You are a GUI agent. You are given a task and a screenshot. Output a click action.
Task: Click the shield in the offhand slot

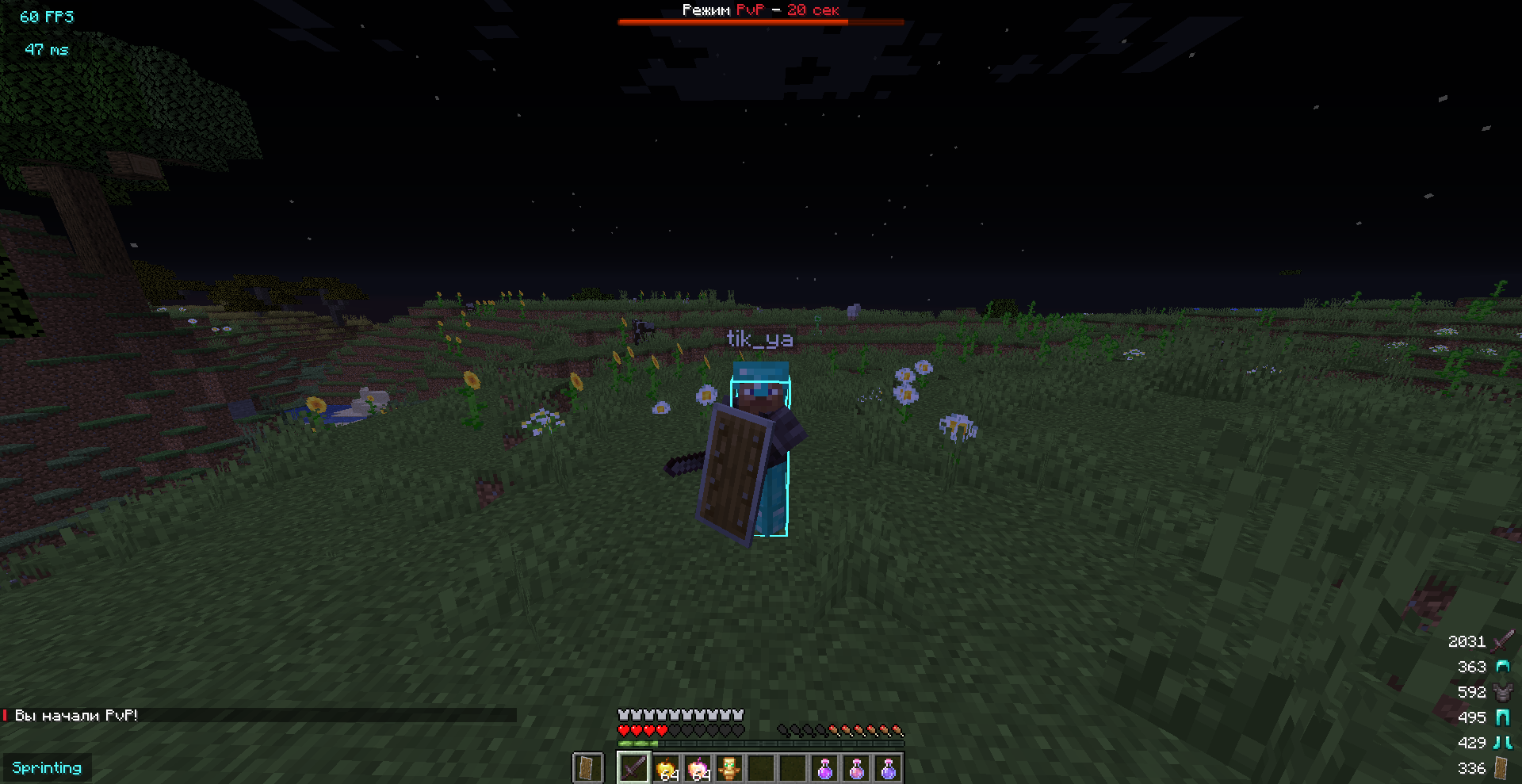pos(587,768)
